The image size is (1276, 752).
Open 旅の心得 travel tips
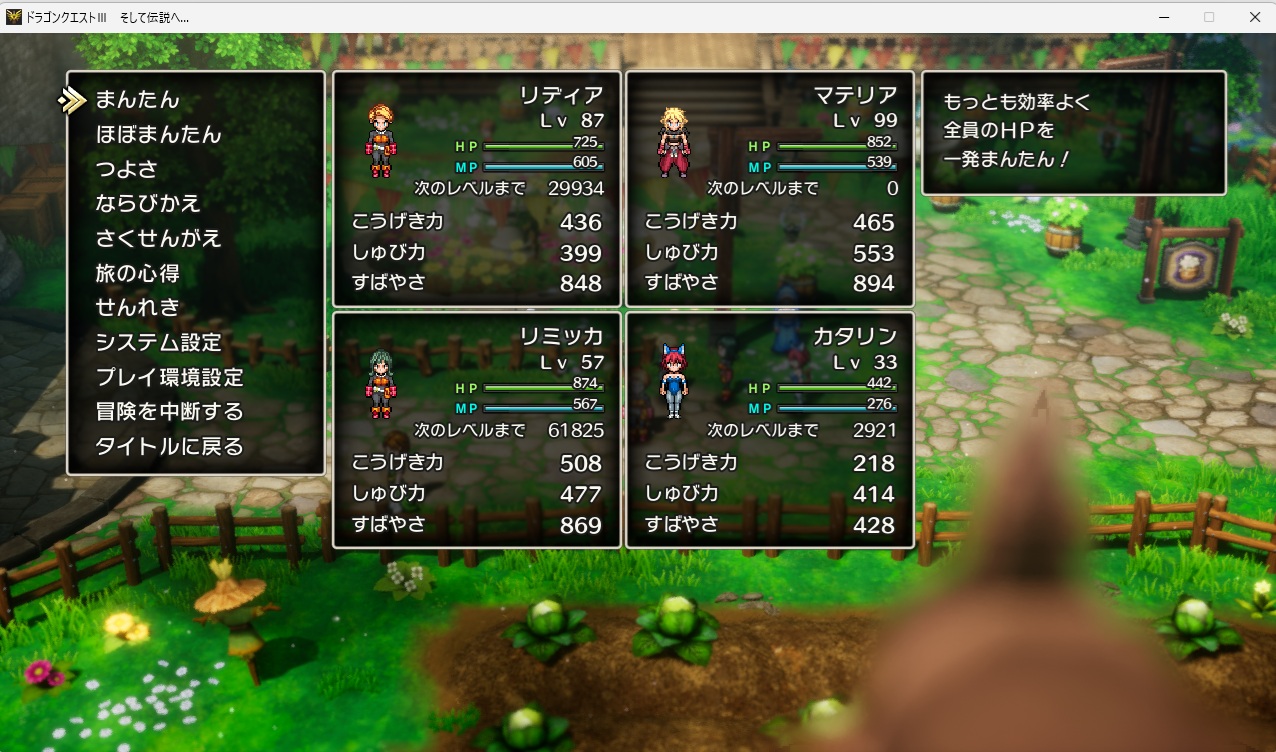tap(137, 273)
